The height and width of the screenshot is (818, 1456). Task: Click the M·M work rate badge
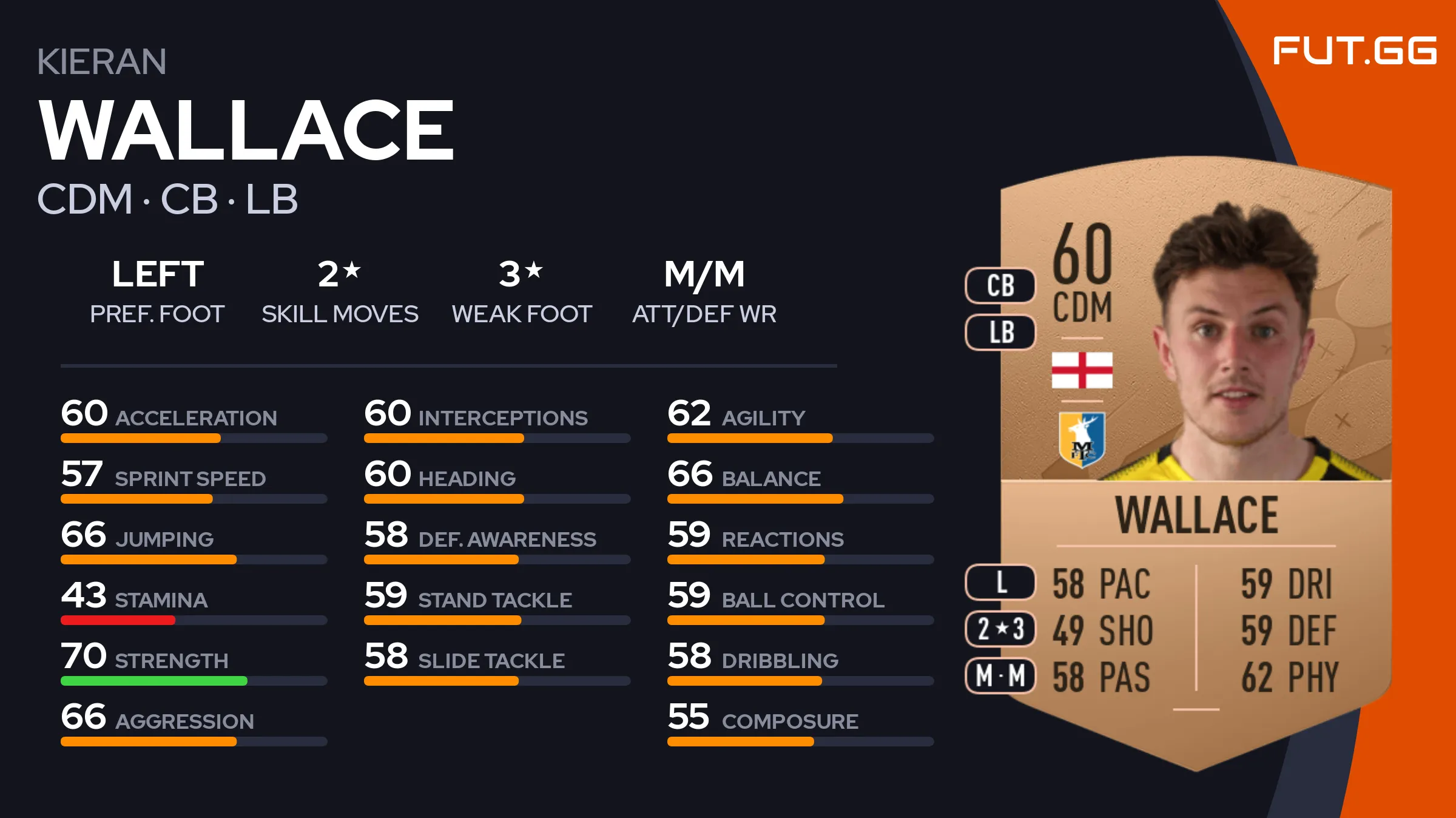[x=1000, y=675]
